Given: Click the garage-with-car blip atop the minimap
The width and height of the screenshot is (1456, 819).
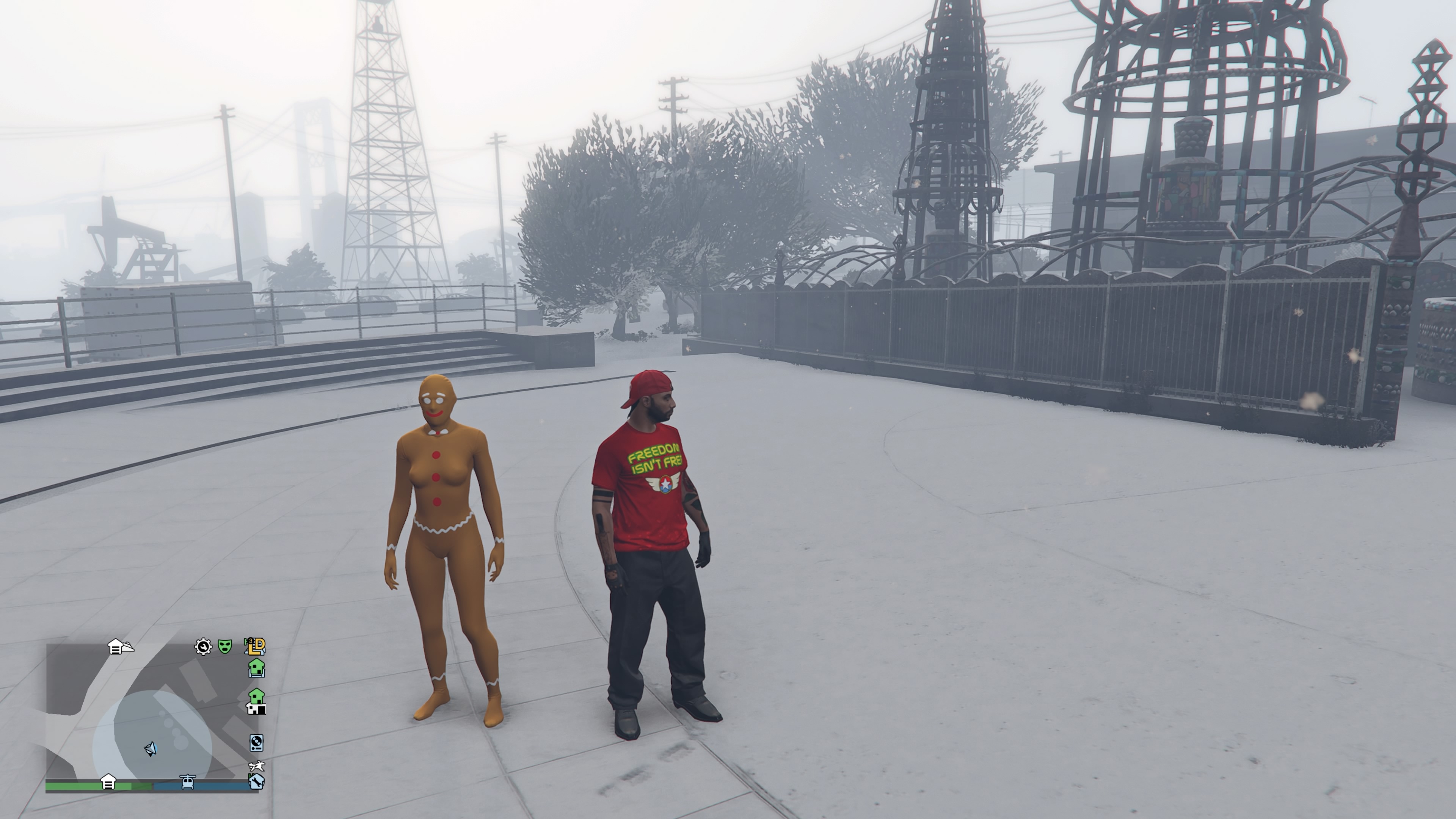Looking at the screenshot, I should (120, 646).
